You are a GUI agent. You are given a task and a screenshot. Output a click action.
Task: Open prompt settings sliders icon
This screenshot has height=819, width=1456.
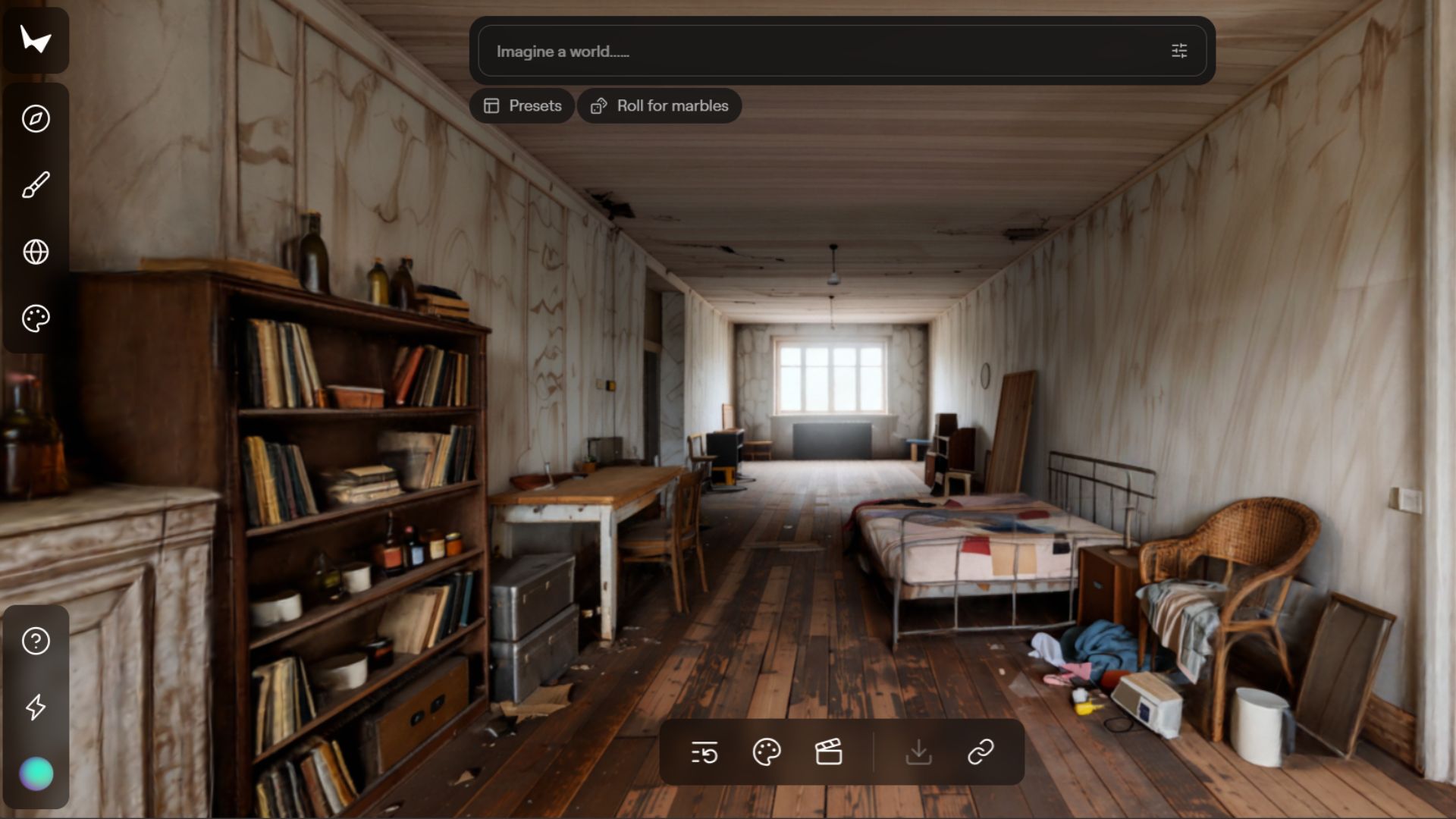[x=1179, y=52]
